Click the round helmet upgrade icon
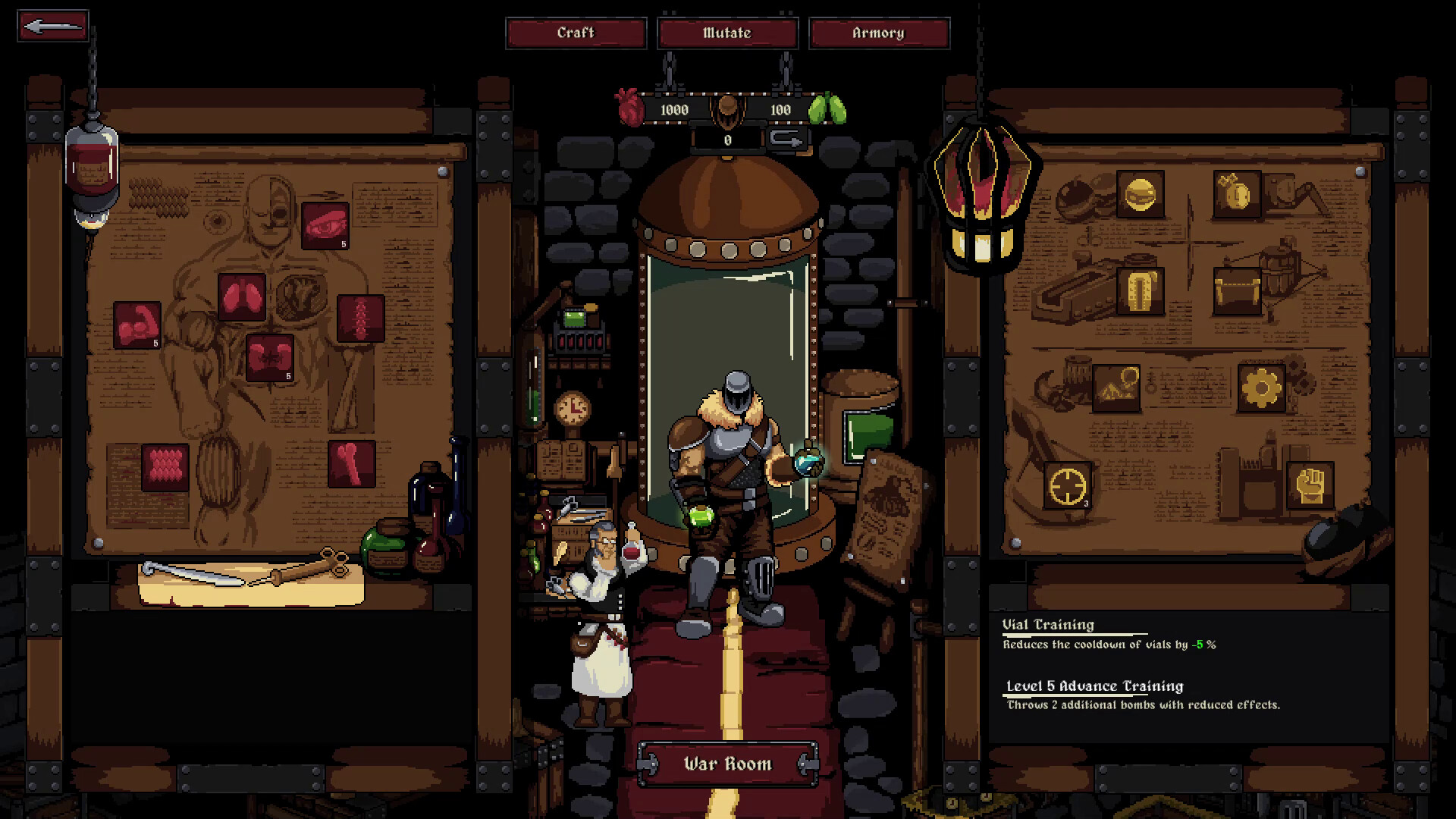The height and width of the screenshot is (819, 1456). [x=1141, y=193]
